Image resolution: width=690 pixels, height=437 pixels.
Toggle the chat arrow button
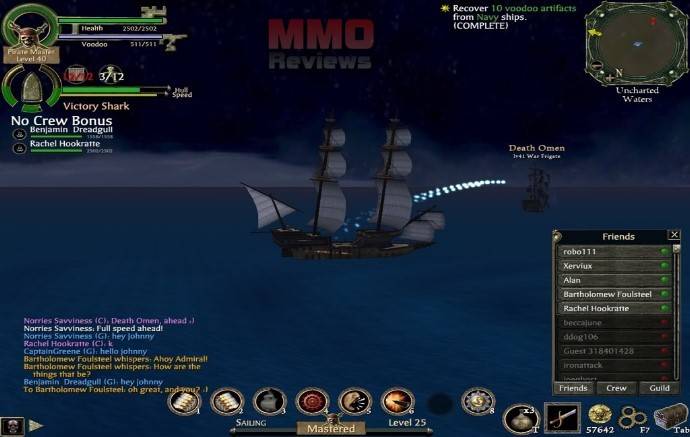tap(35, 425)
